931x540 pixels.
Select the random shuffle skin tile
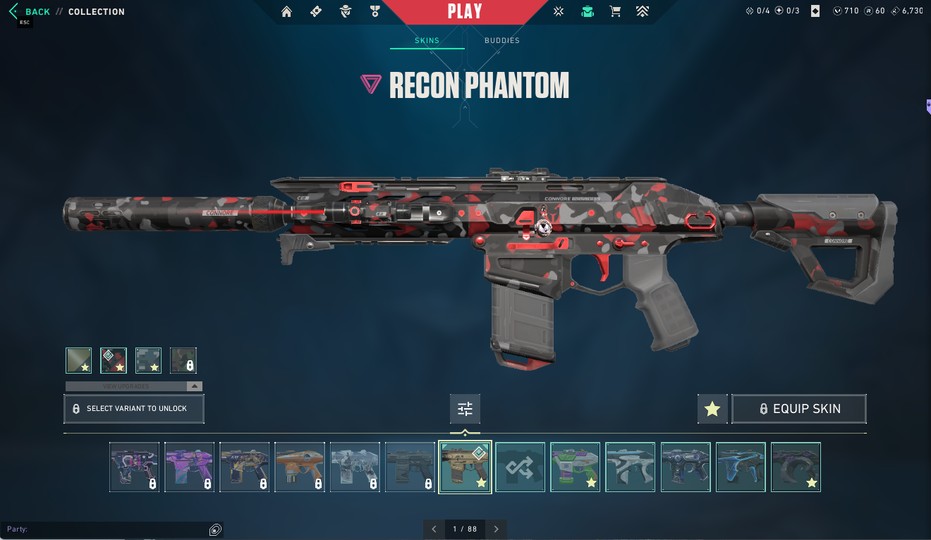tap(520, 467)
